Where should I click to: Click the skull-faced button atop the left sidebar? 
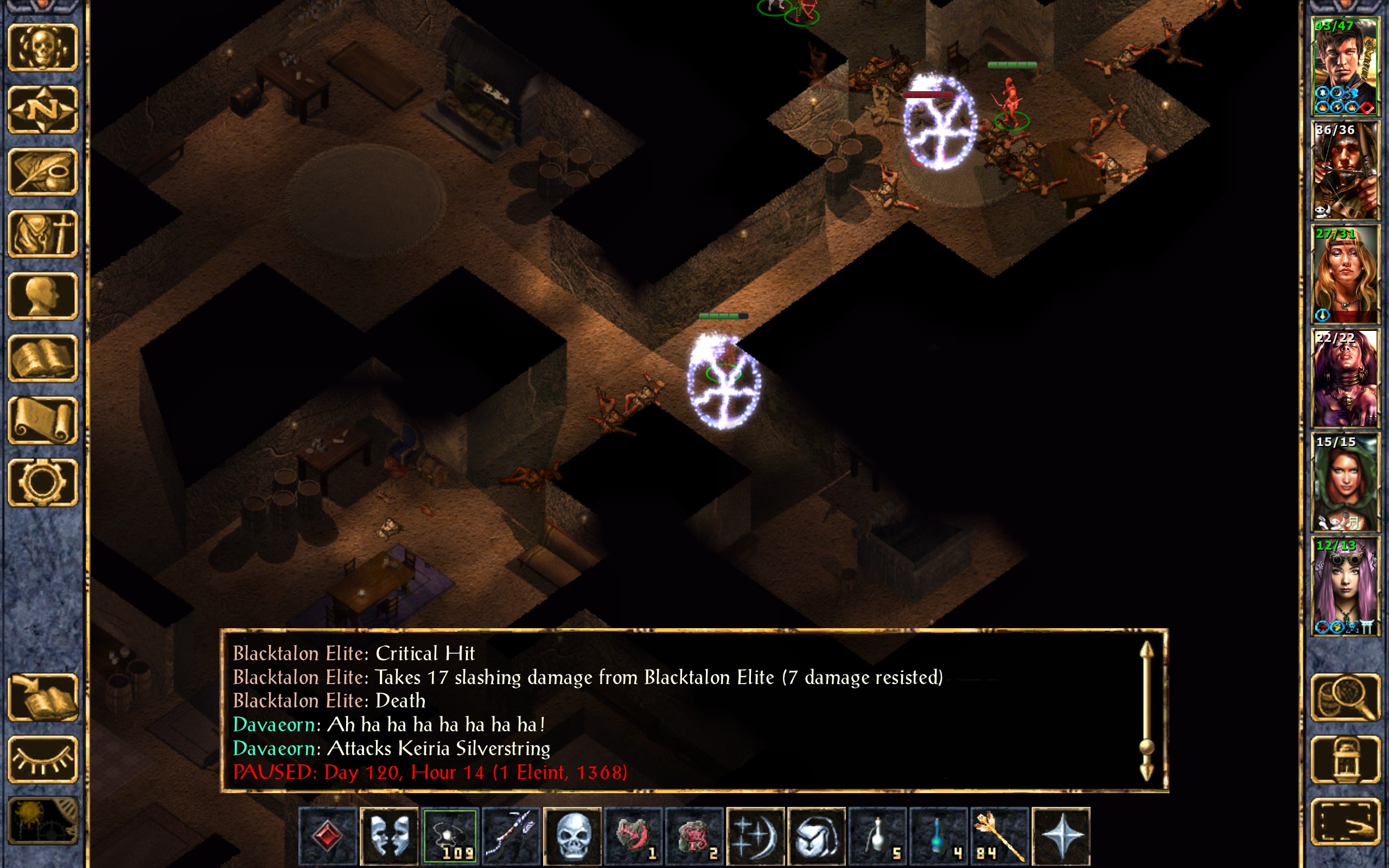(42, 48)
